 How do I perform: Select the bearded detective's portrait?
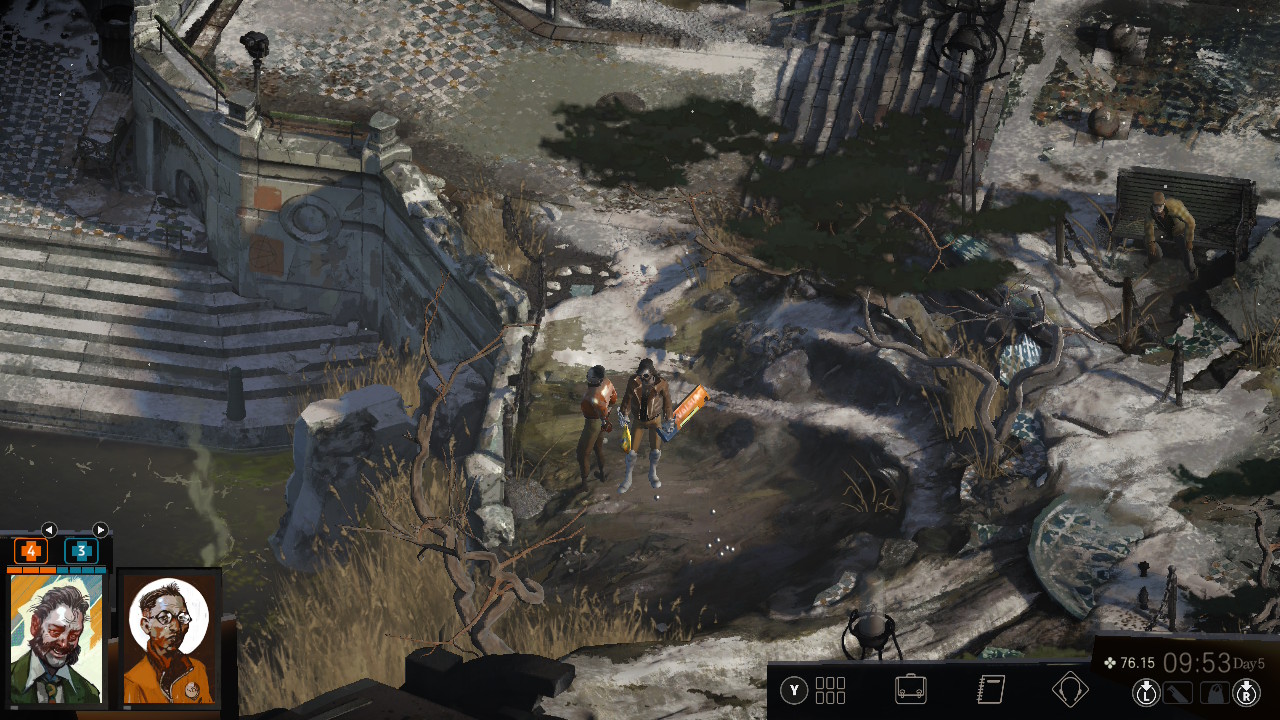(x=56, y=640)
